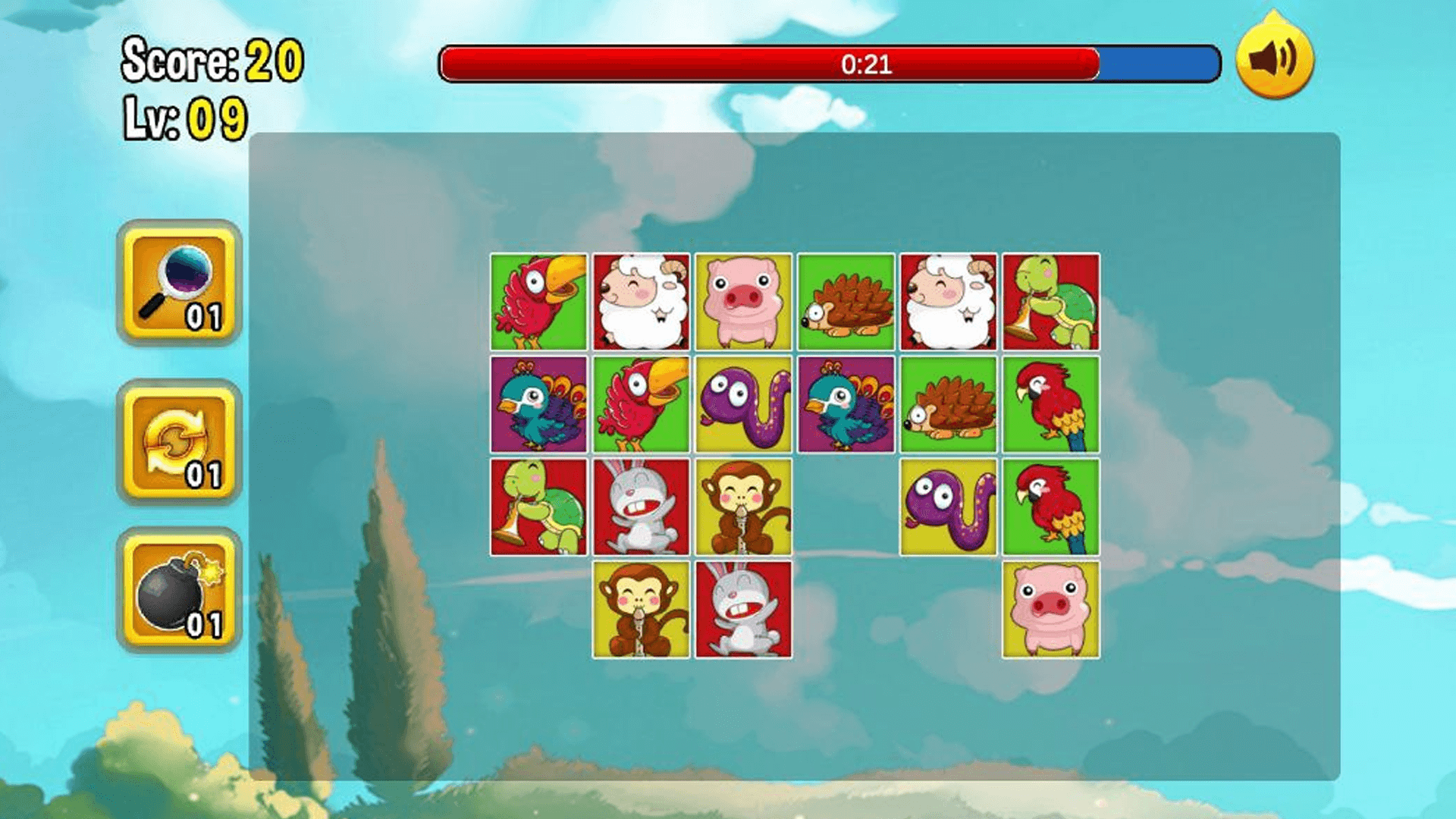Select the snake tile beneath the hedgehog
1456x819 pixels.
click(948, 507)
